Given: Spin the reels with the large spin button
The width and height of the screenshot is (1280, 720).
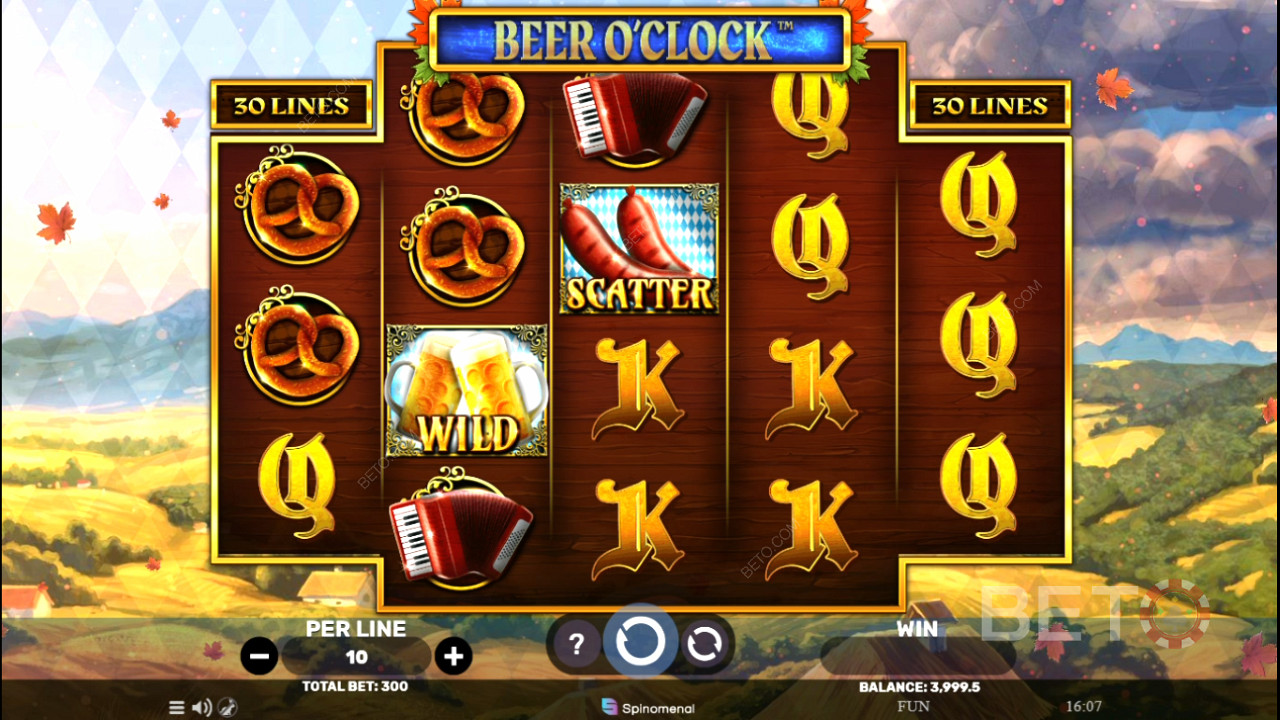Looking at the screenshot, I should [640, 641].
